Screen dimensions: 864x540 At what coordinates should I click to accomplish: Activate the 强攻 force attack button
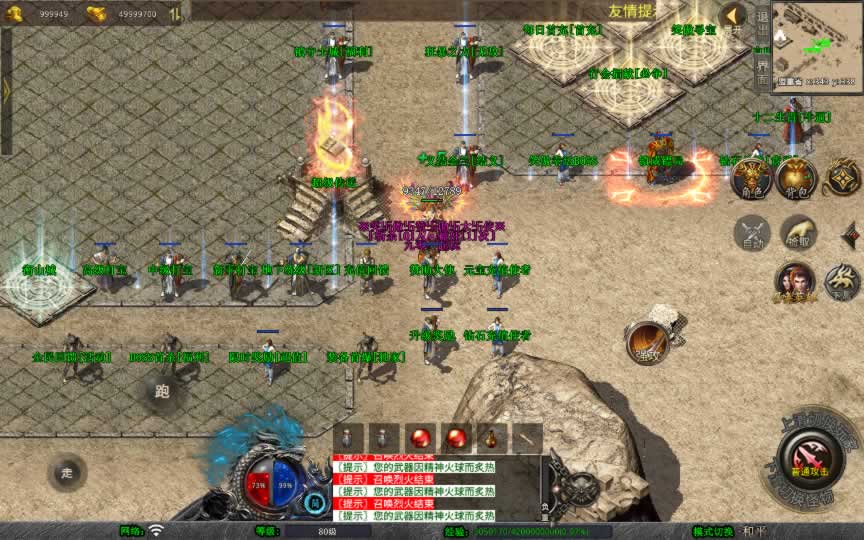647,342
